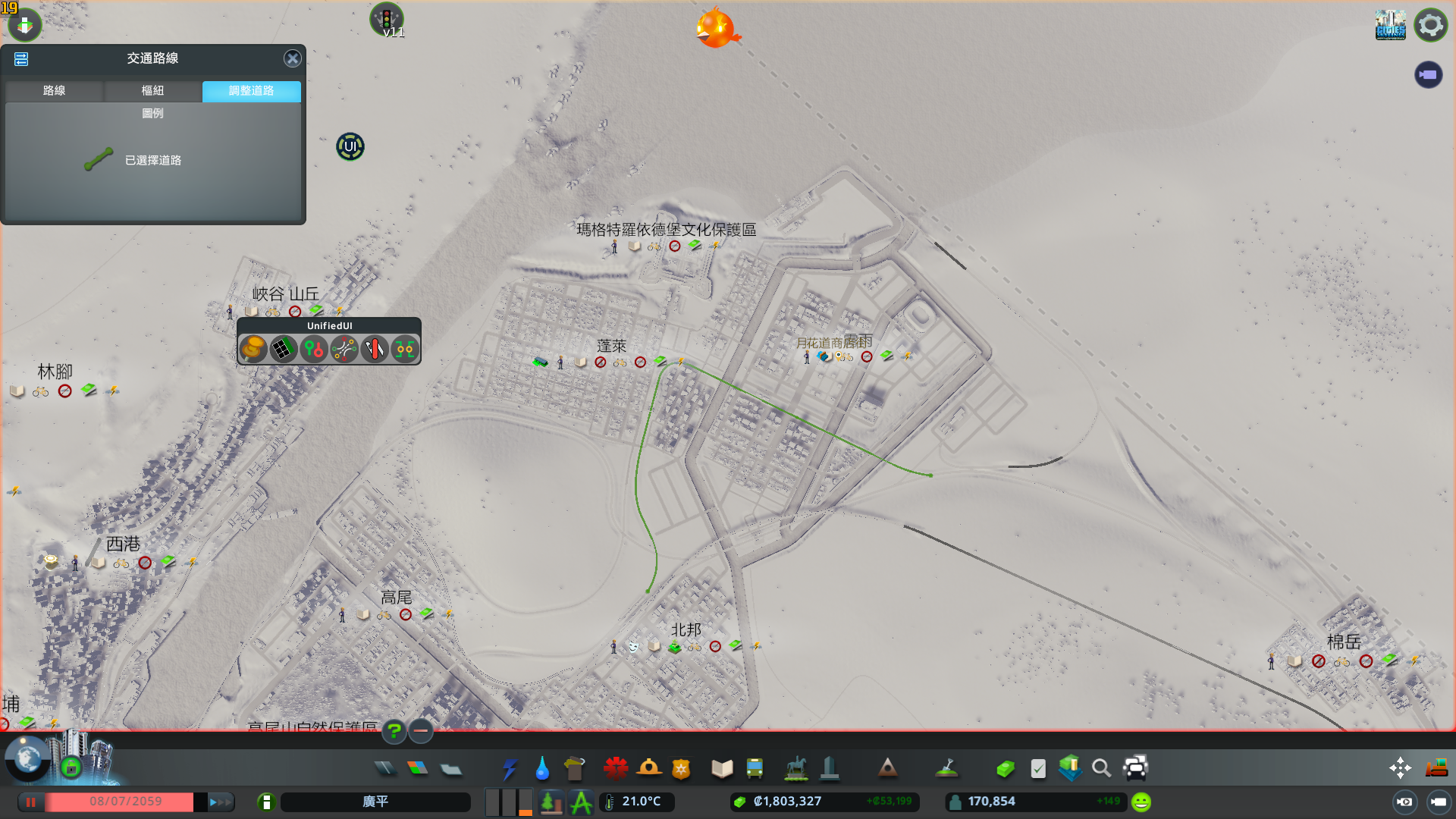
Task: Open the intersection lane-curves tool in UnifiedUI
Action: pyautogui.click(x=344, y=349)
